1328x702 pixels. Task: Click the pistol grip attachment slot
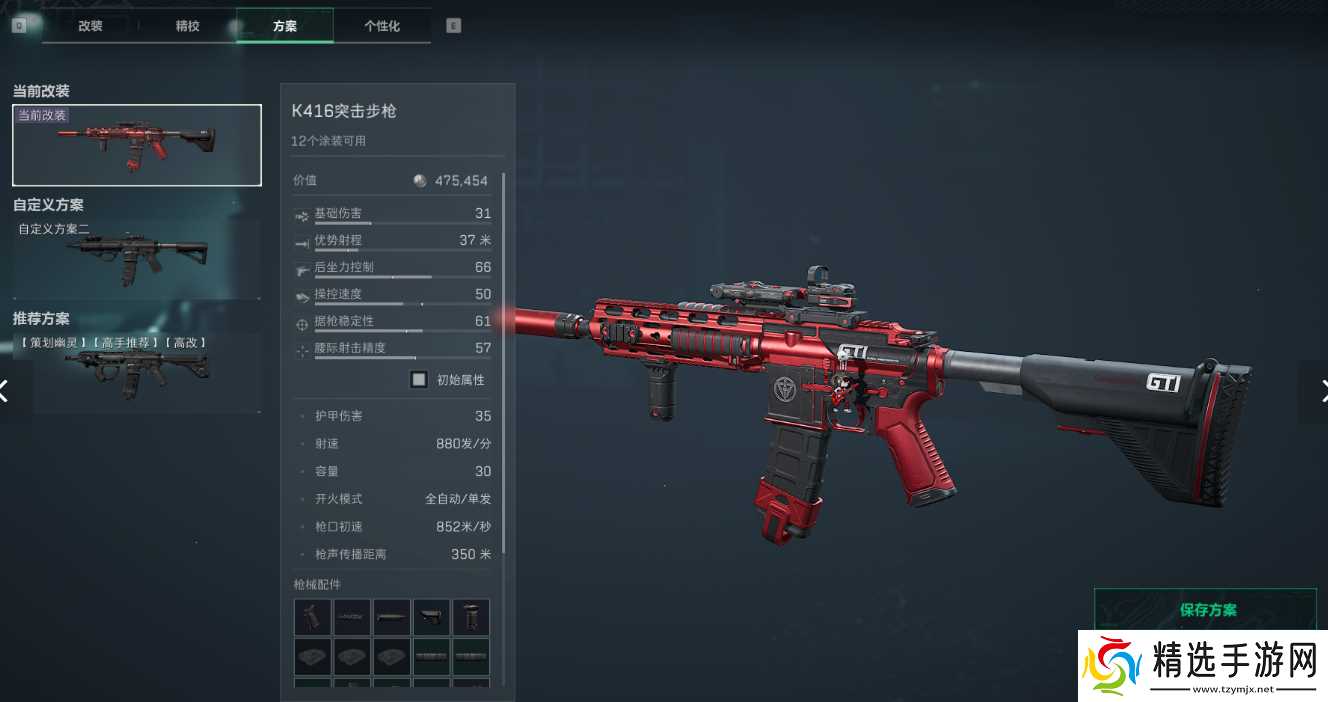pos(313,617)
